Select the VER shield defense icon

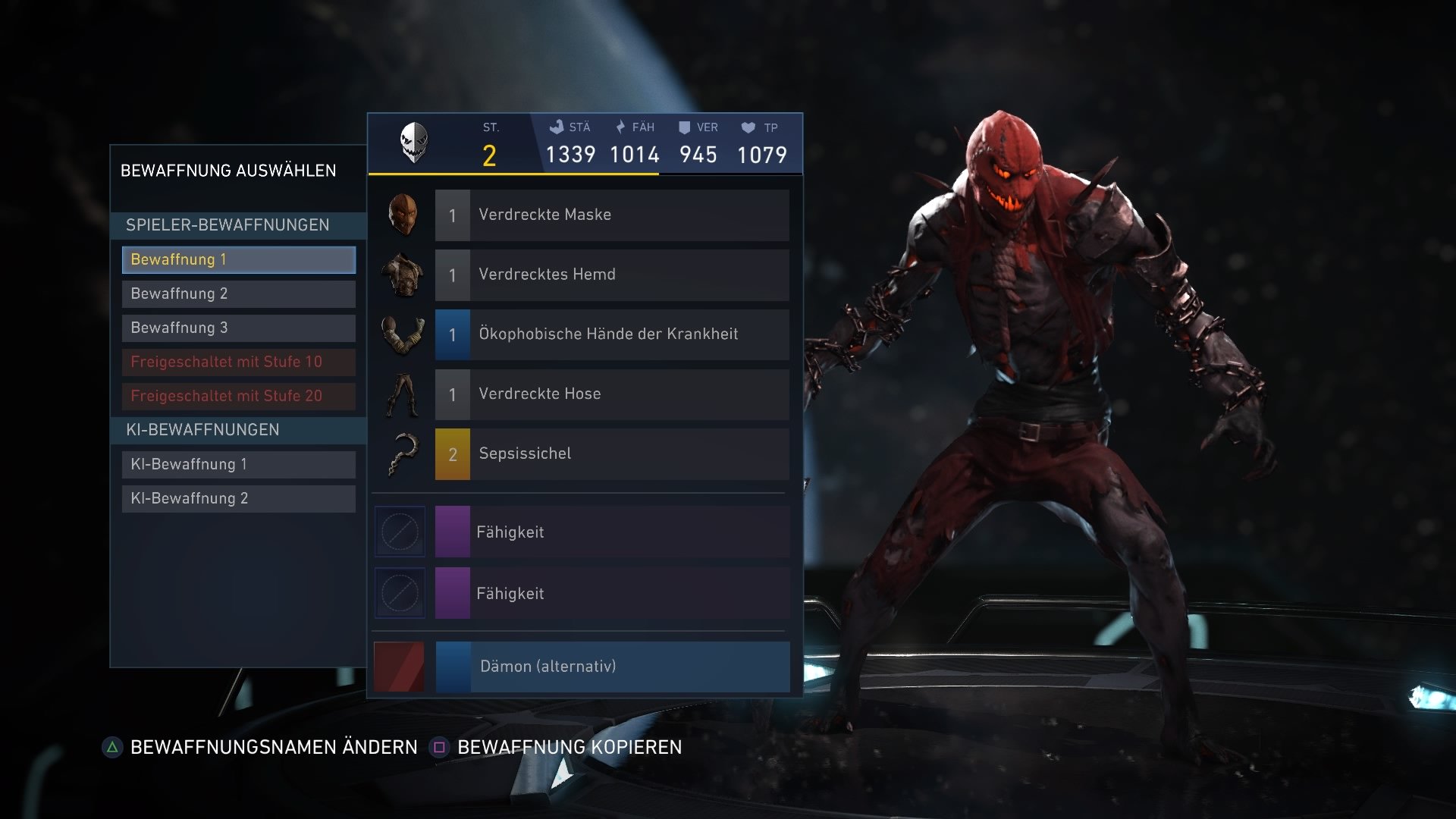click(686, 127)
